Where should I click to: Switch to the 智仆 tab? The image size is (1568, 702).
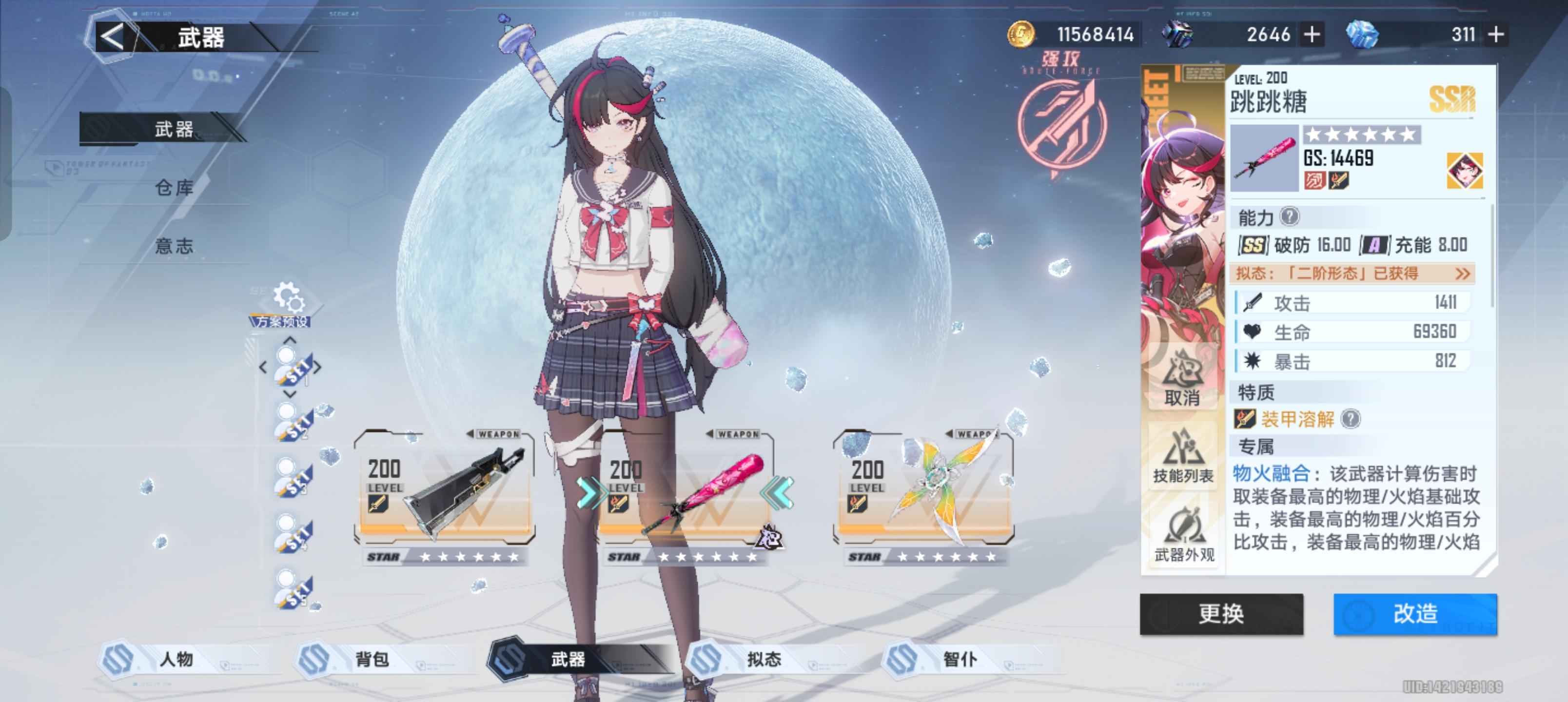[960, 659]
